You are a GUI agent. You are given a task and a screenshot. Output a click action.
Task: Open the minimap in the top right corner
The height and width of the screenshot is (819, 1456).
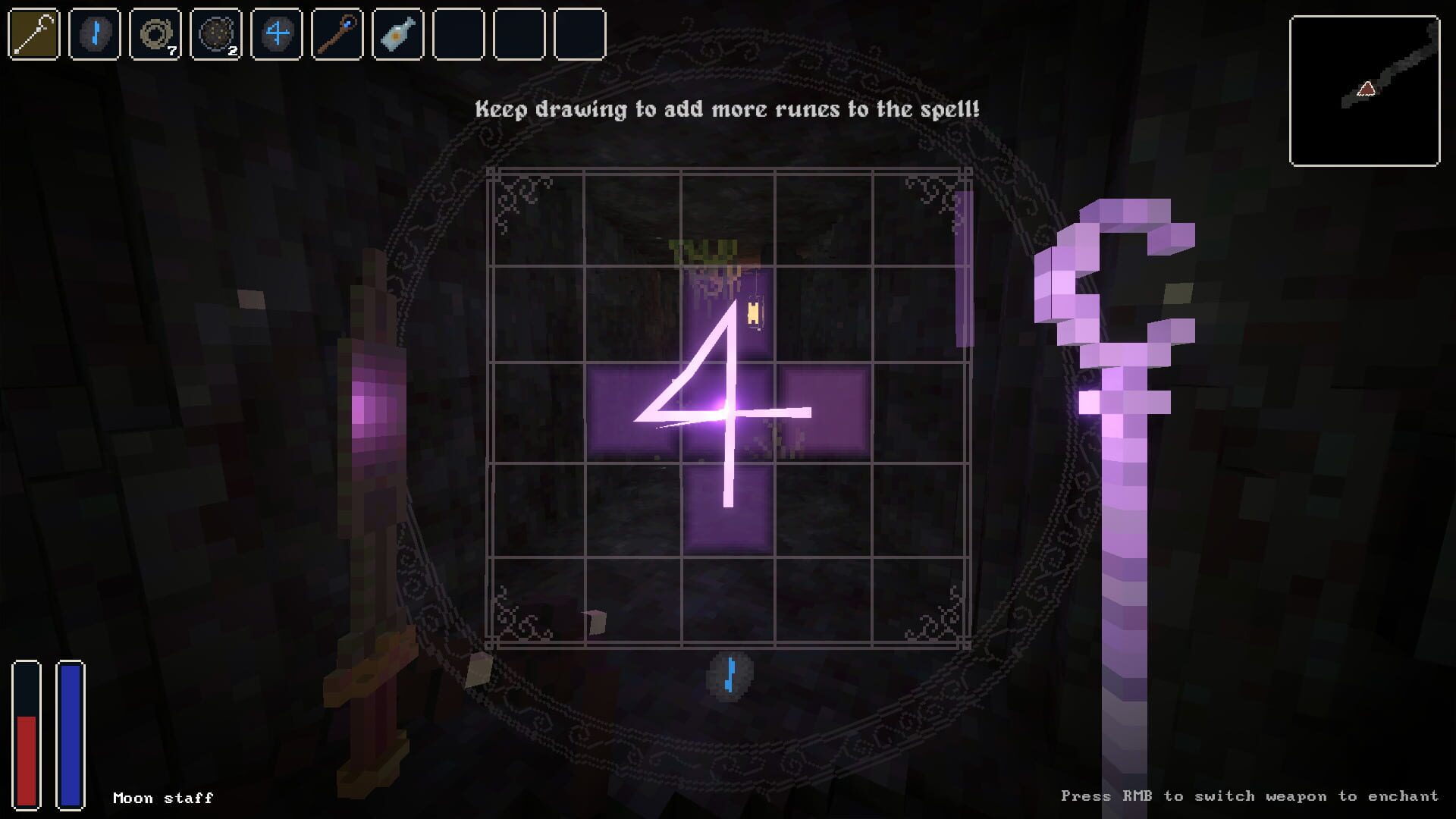click(1363, 91)
